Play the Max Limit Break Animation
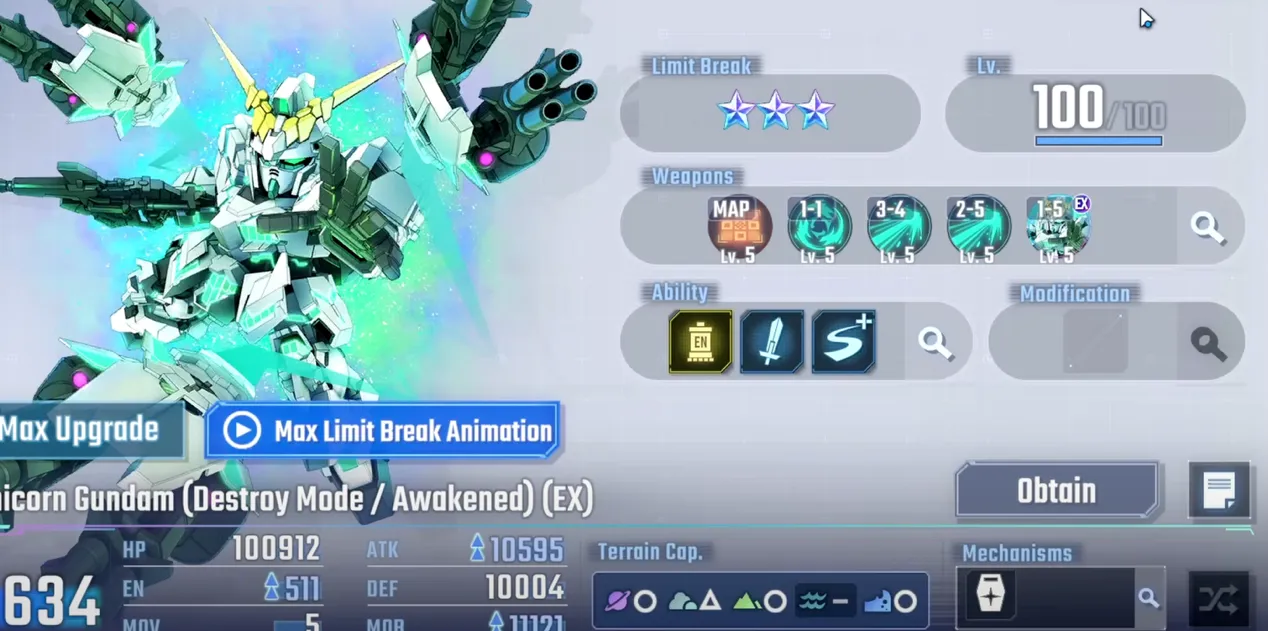The image size is (1268, 631). [x=381, y=431]
